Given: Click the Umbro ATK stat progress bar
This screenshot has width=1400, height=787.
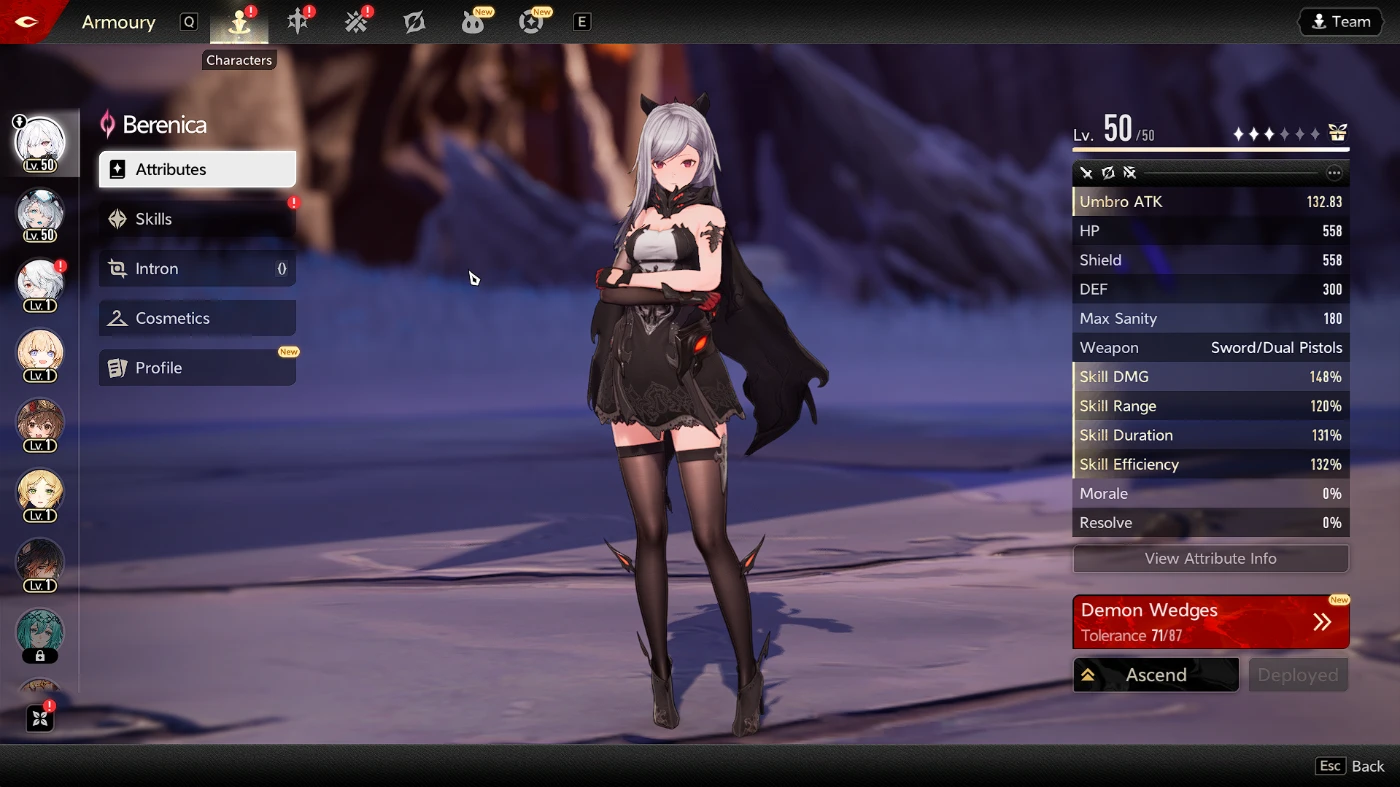Looking at the screenshot, I should 1211,201.
